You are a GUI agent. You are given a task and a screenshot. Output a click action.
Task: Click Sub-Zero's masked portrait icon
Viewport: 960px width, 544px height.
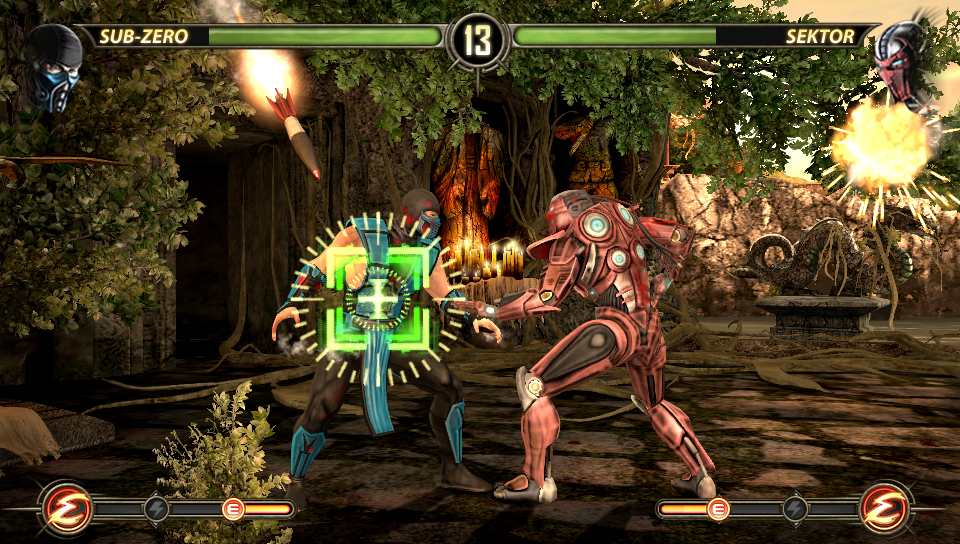click(53, 66)
